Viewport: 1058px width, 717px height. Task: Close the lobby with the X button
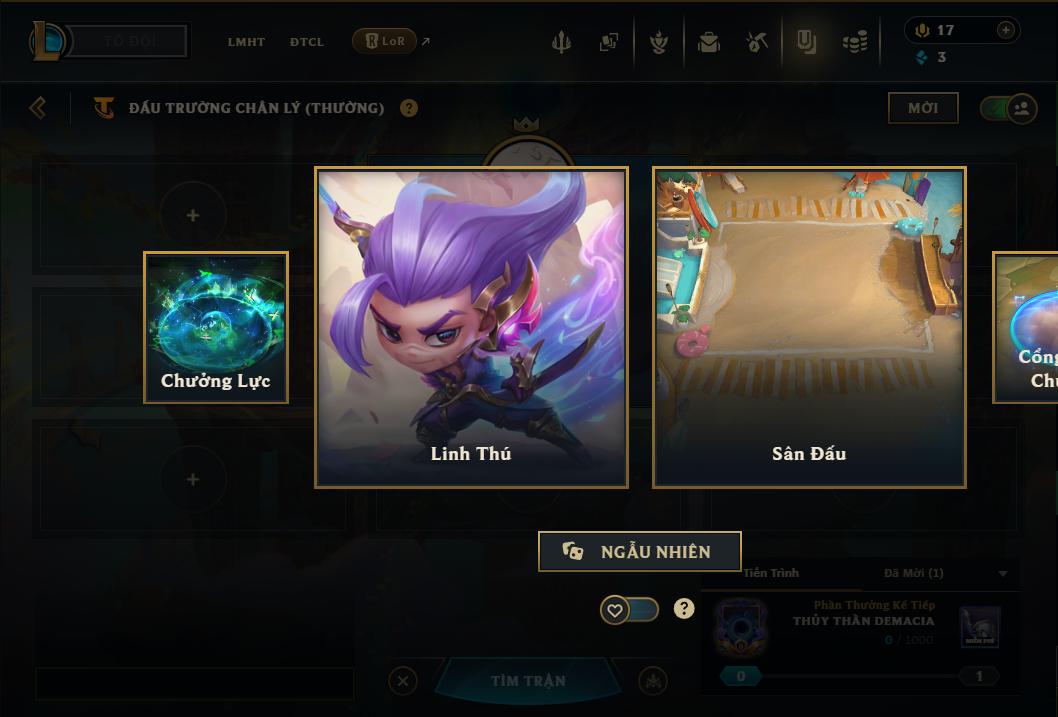point(402,681)
